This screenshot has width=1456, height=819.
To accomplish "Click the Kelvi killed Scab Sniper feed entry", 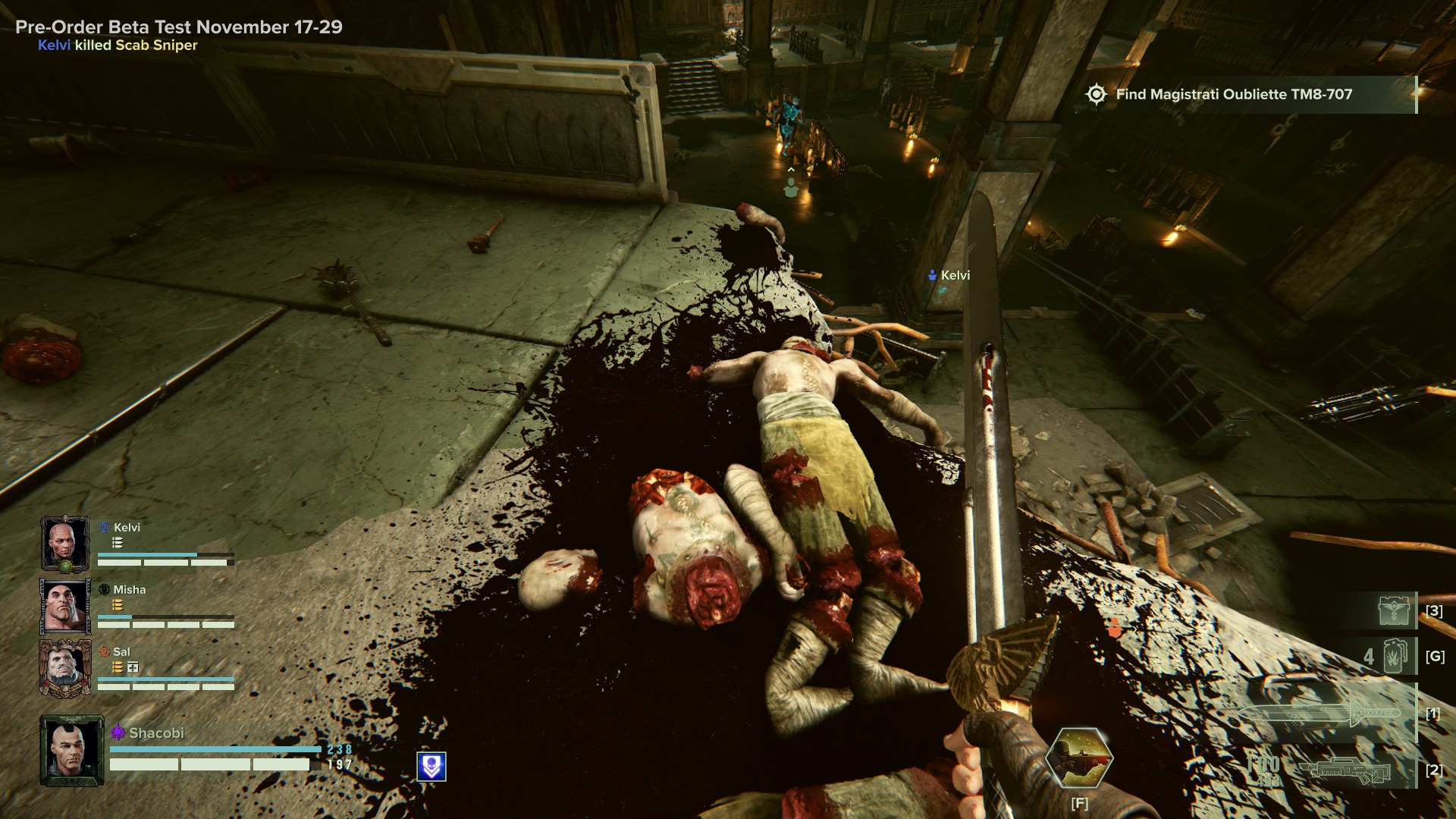I will pos(118,45).
